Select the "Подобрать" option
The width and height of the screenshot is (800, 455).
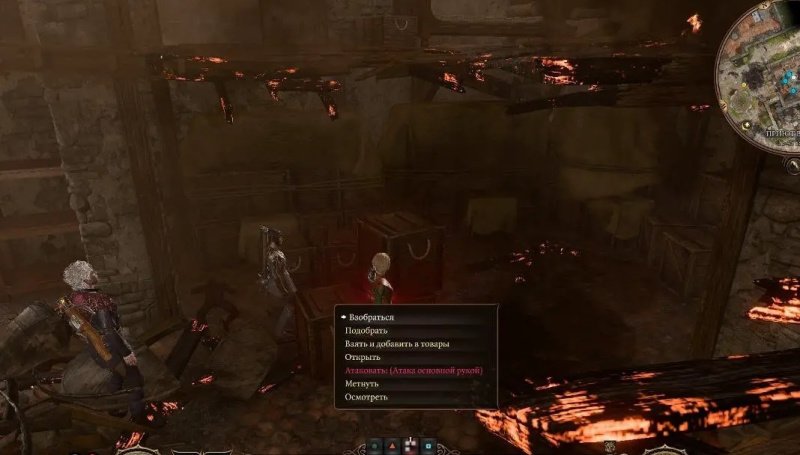tap(366, 330)
